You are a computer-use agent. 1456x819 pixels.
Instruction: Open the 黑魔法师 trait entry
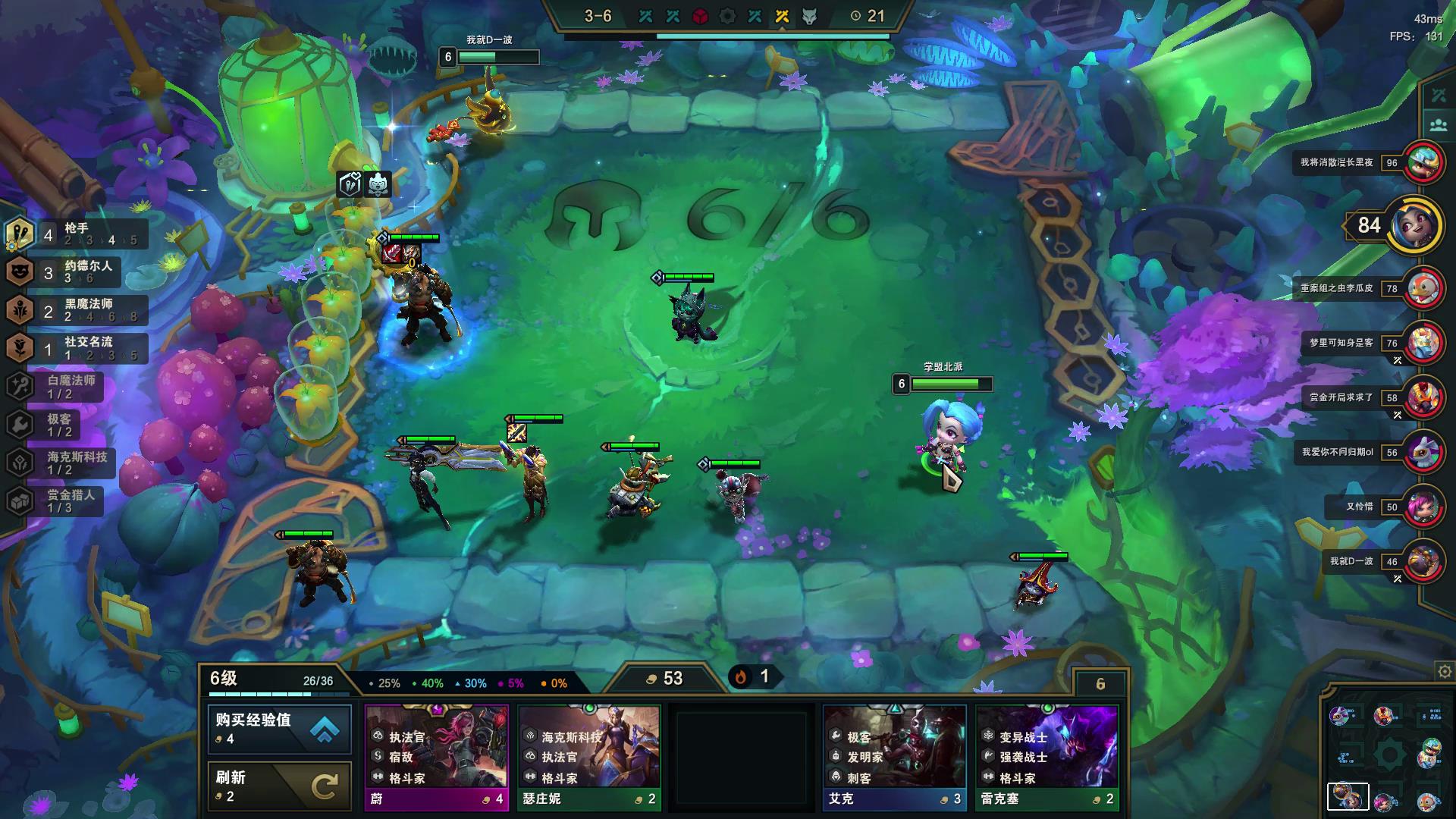pos(76,310)
